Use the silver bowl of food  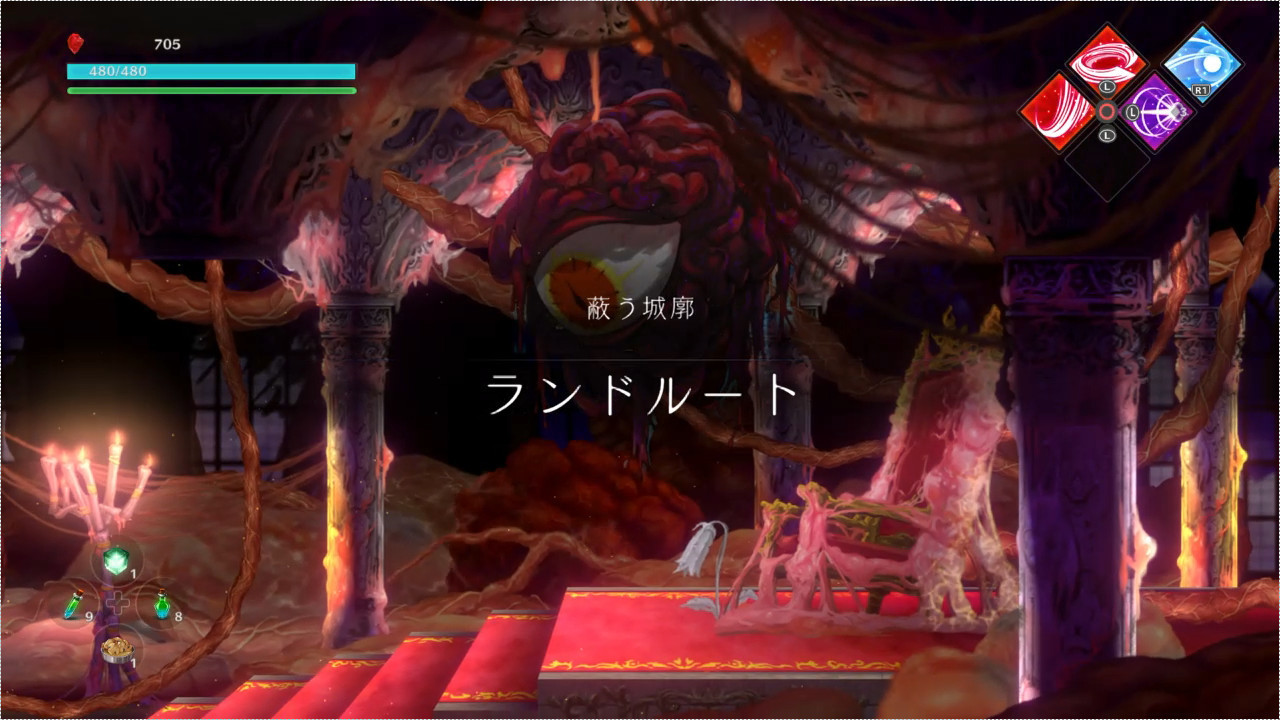coord(117,649)
